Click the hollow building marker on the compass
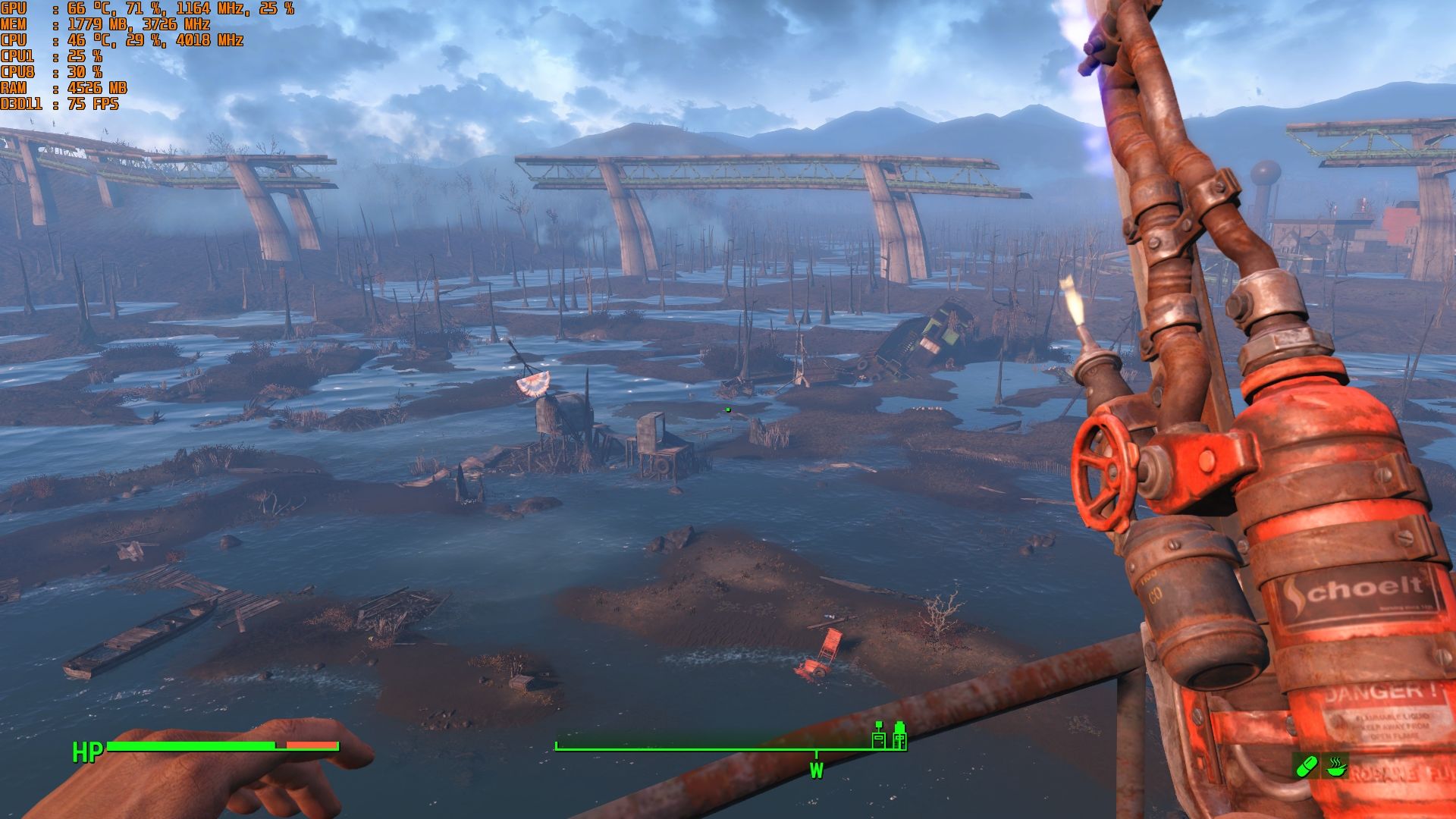Screen dimensions: 1456x819 coord(878,736)
